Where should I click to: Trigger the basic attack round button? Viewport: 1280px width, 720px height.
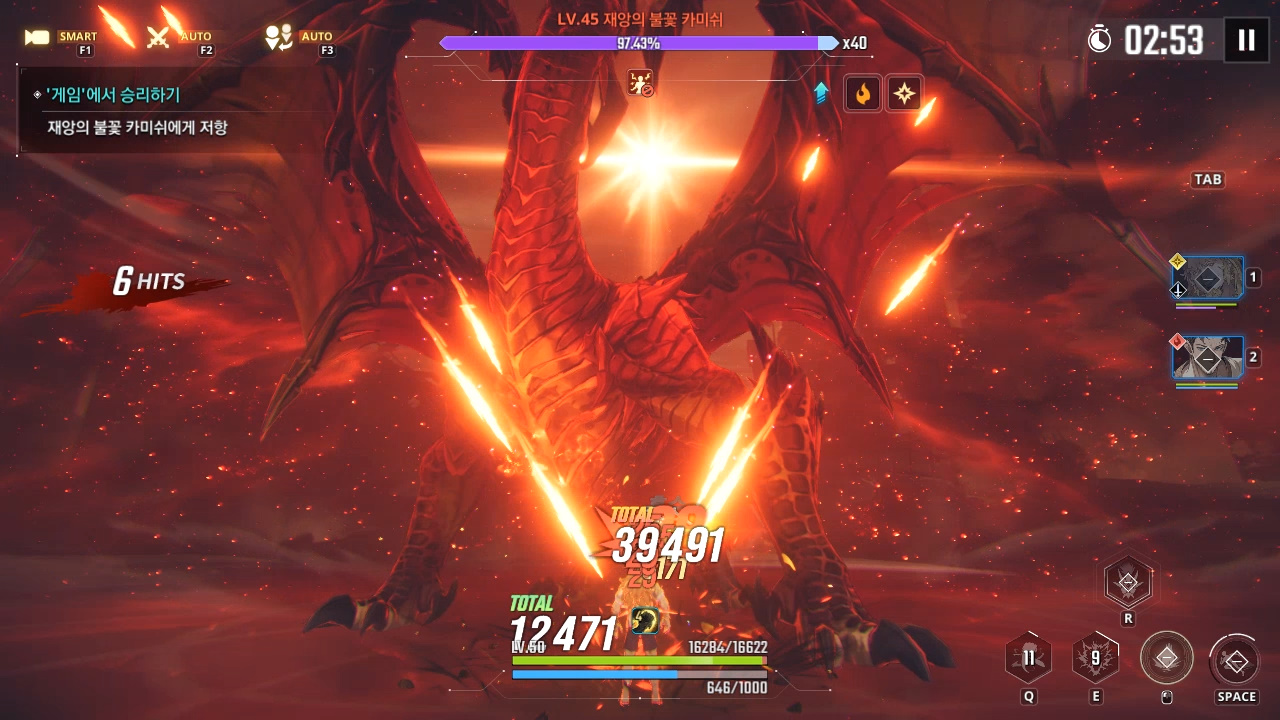pos(1166,658)
